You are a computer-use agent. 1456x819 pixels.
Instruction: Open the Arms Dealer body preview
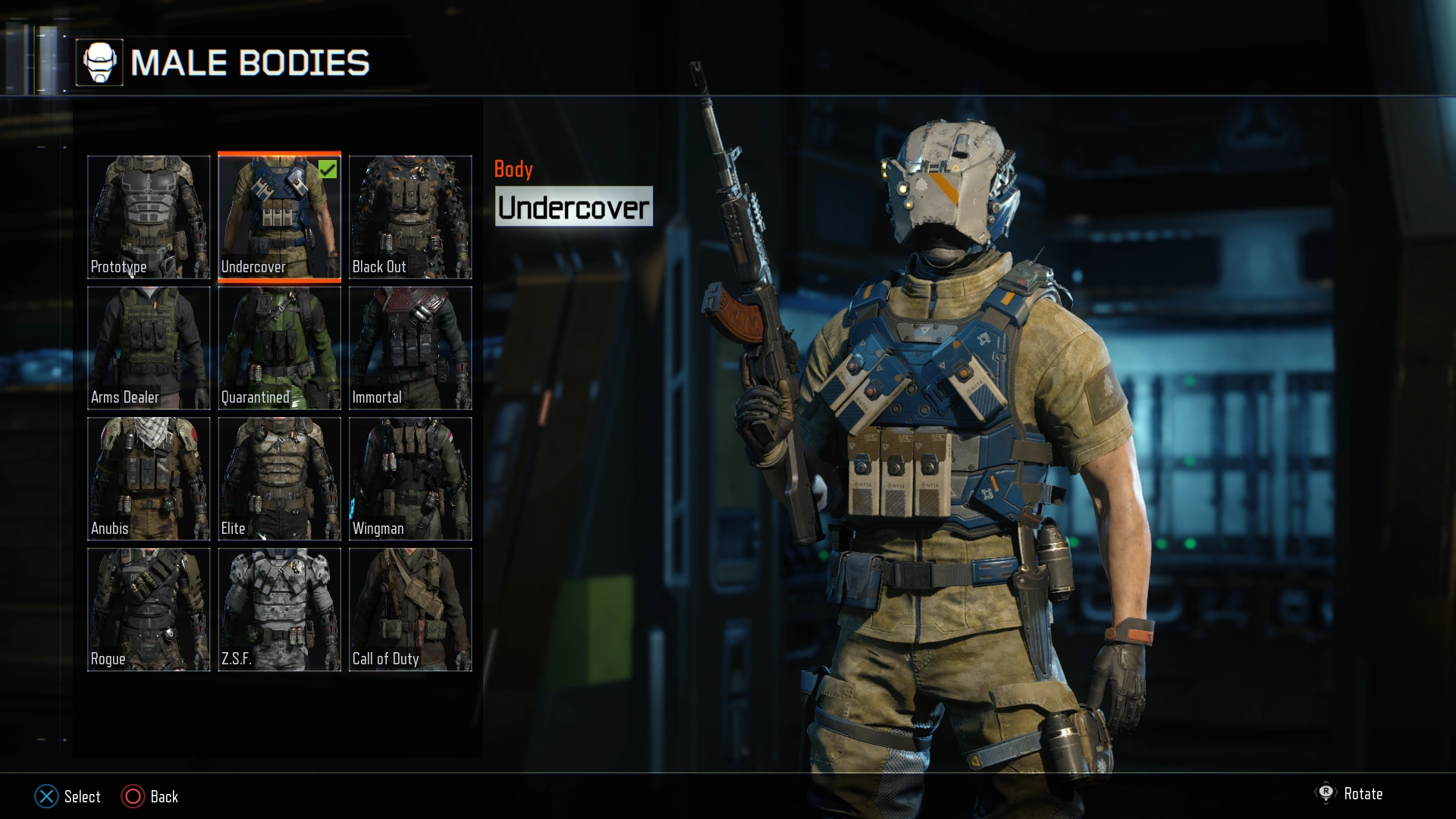pos(149,348)
